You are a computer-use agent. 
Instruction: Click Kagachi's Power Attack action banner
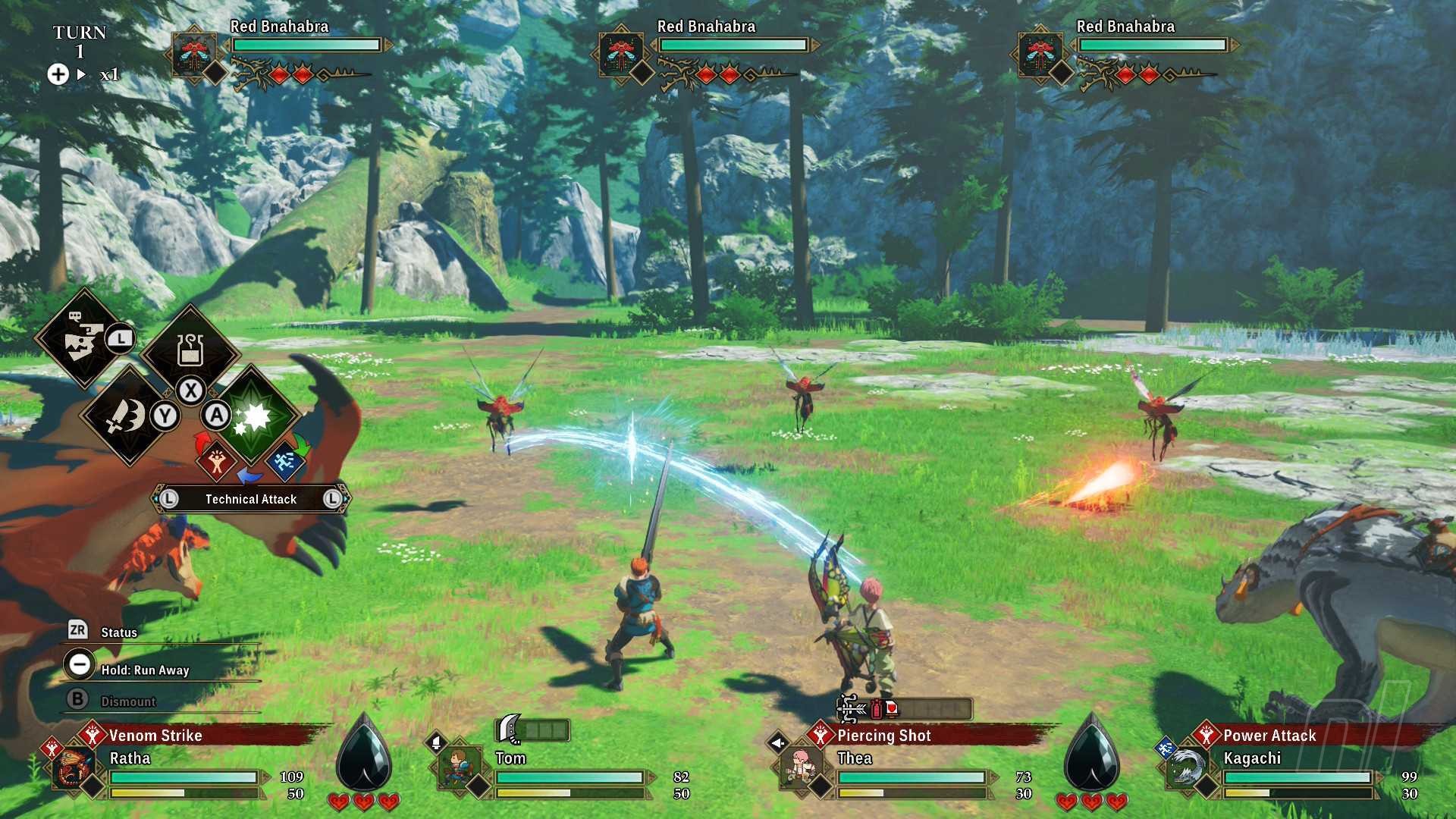coord(1269,735)
